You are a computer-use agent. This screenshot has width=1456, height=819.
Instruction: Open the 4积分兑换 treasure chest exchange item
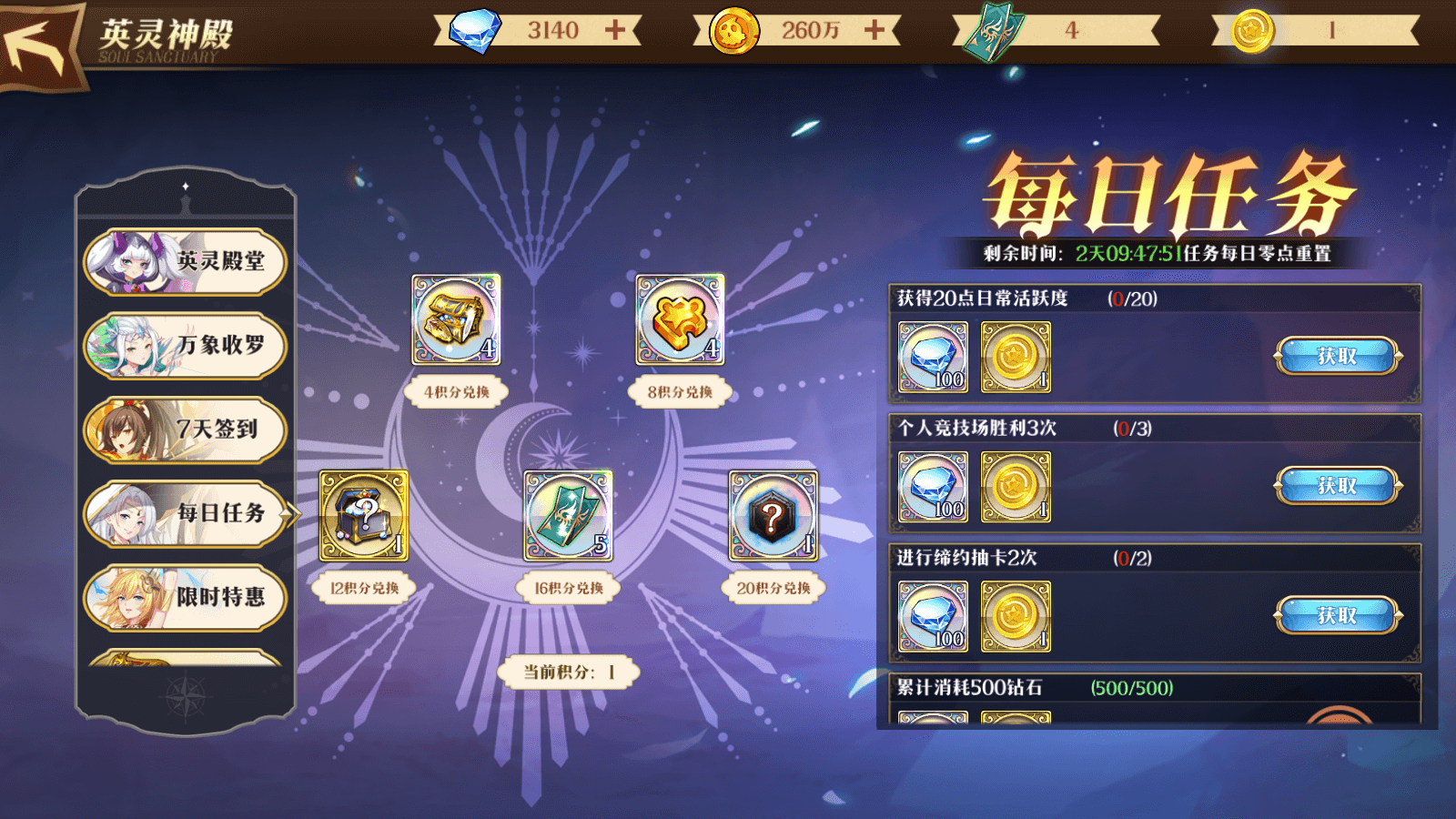click(x=455, y=320)
